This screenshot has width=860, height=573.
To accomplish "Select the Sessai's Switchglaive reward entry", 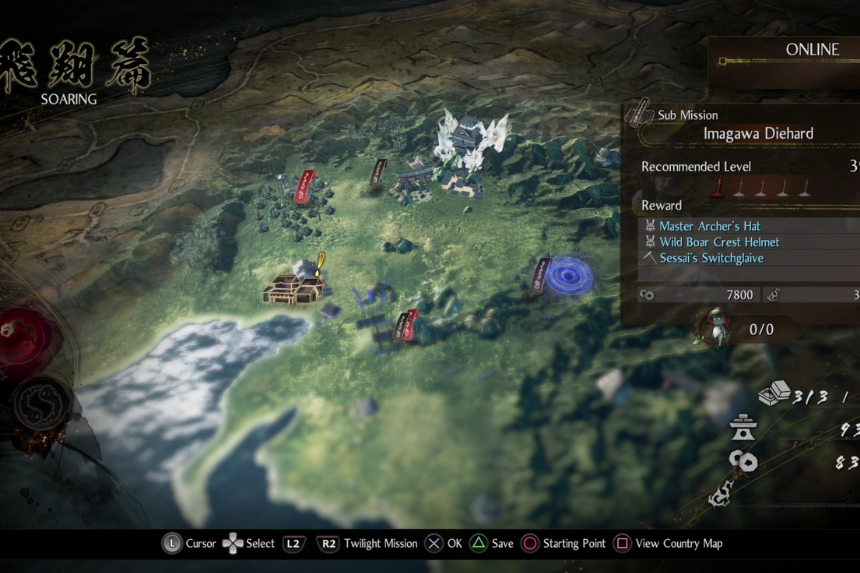I will (x=710, y=258).
